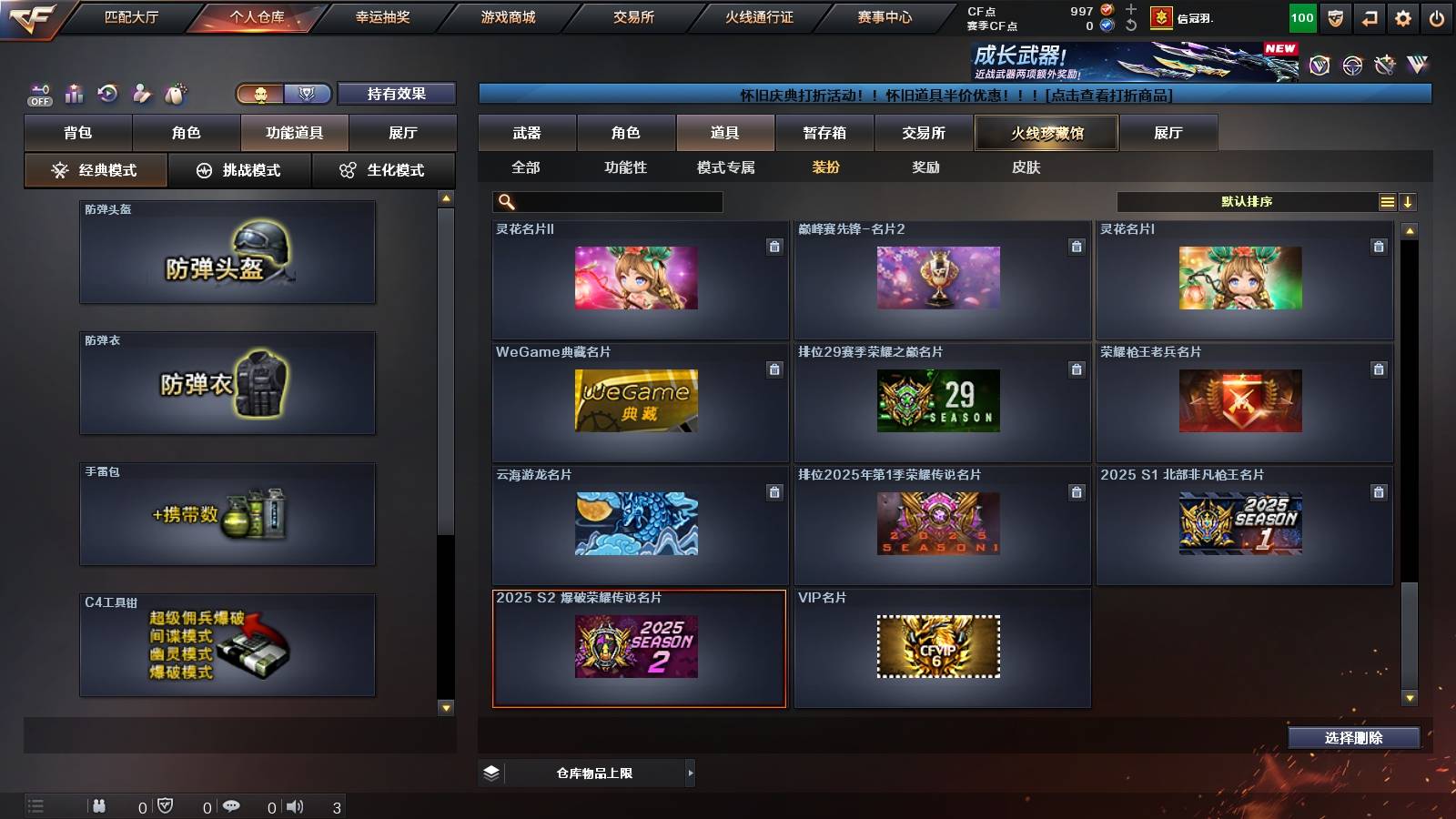This screenshot has width=1456, height=819.
Task: Click the pet/egg icon in the warehouse toolbar
Action: 174,92
